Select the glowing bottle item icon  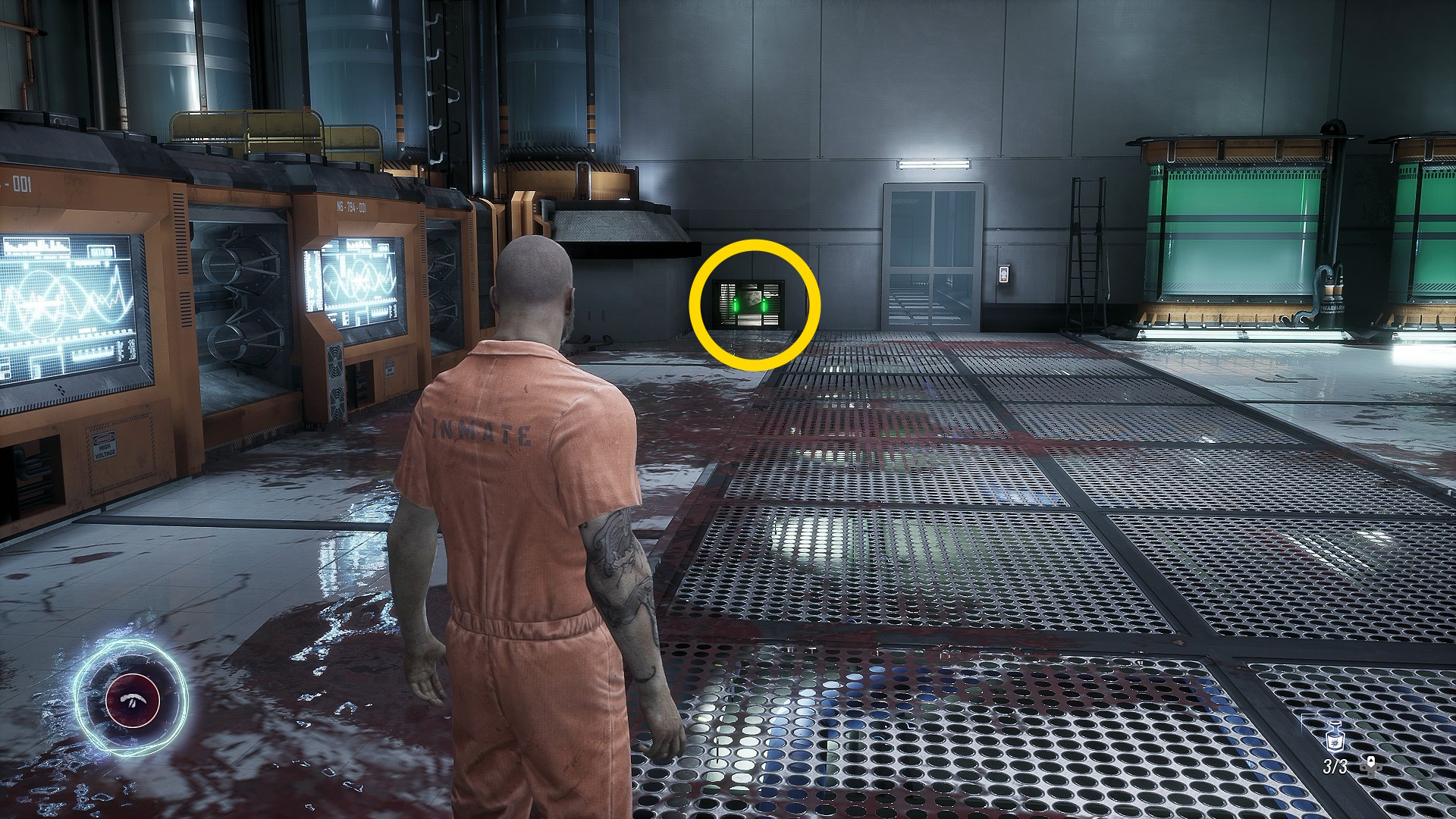(1334, 738)
